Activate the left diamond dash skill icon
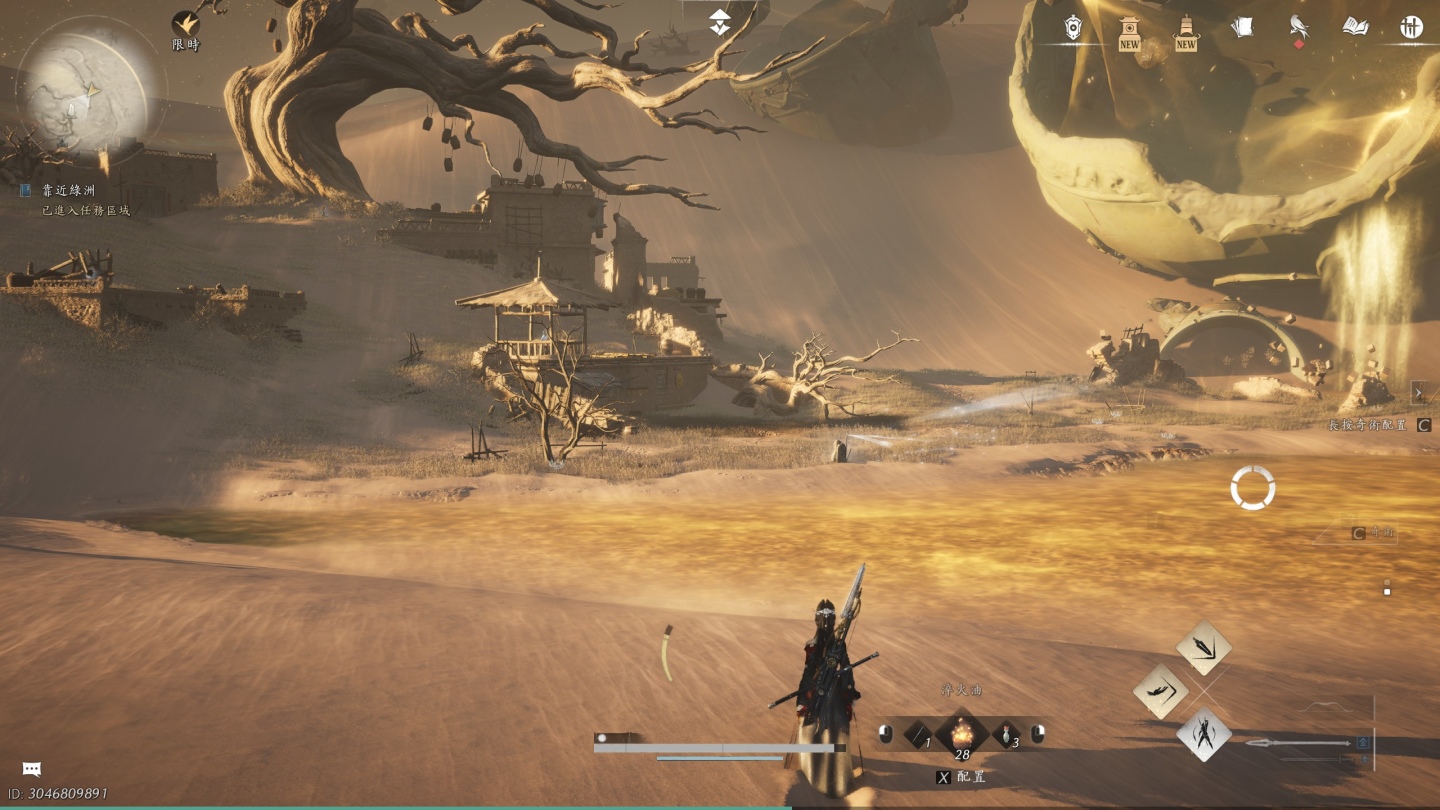 pyautogui.click(x=1160, y=691)
